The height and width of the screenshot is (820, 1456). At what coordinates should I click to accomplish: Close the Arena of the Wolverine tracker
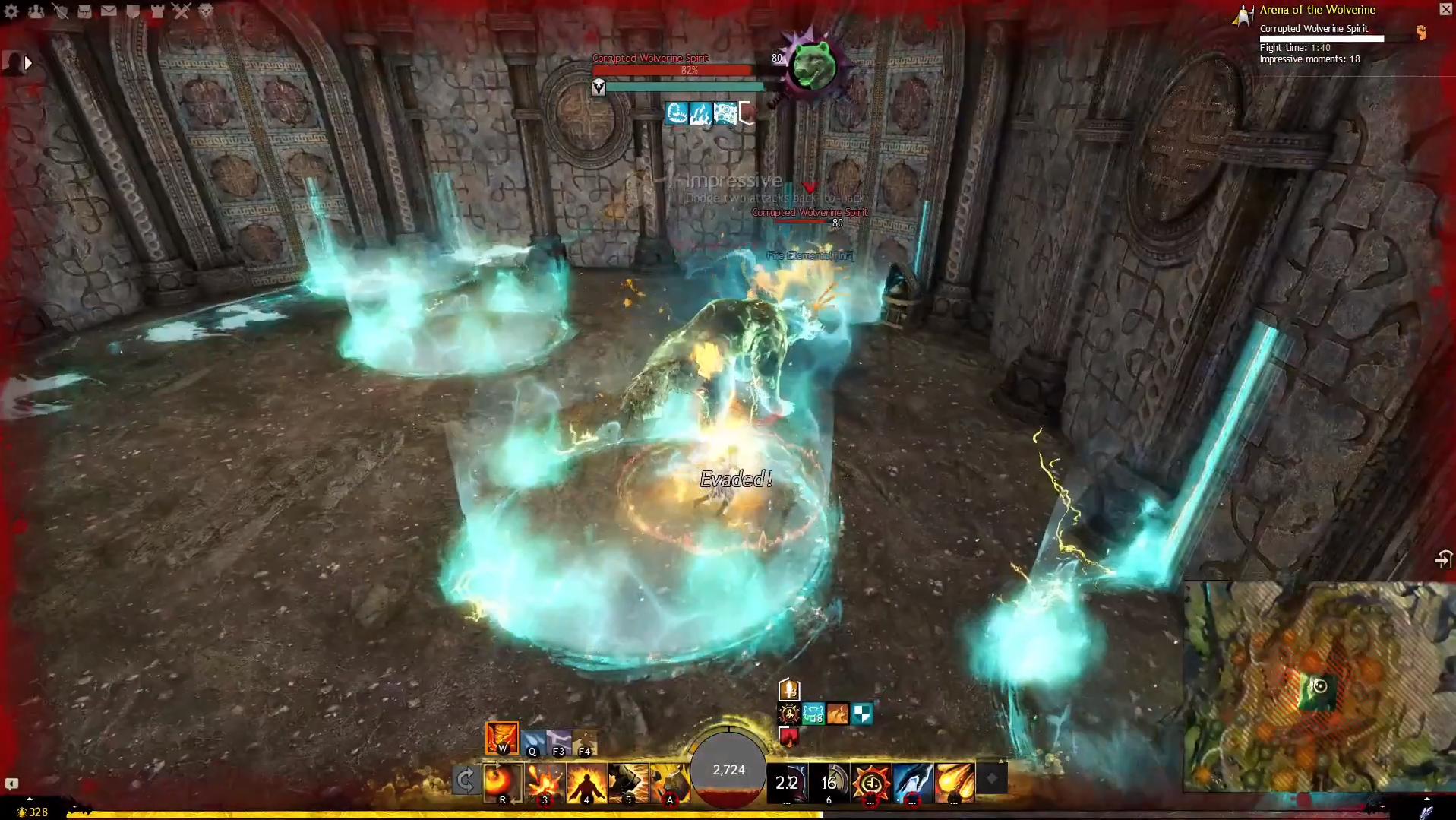click(1445, 9)
